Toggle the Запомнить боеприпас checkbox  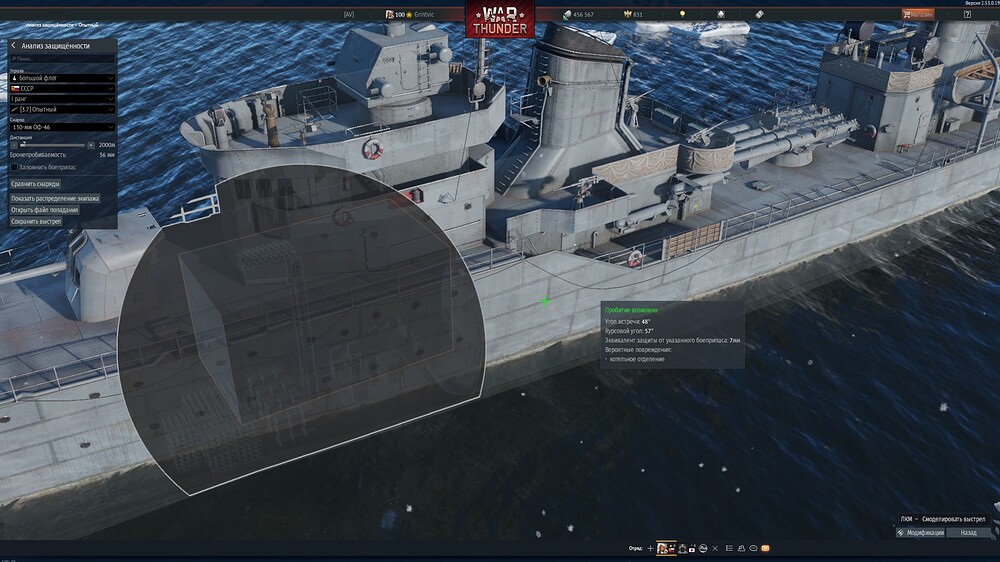(x=13, y=167)
